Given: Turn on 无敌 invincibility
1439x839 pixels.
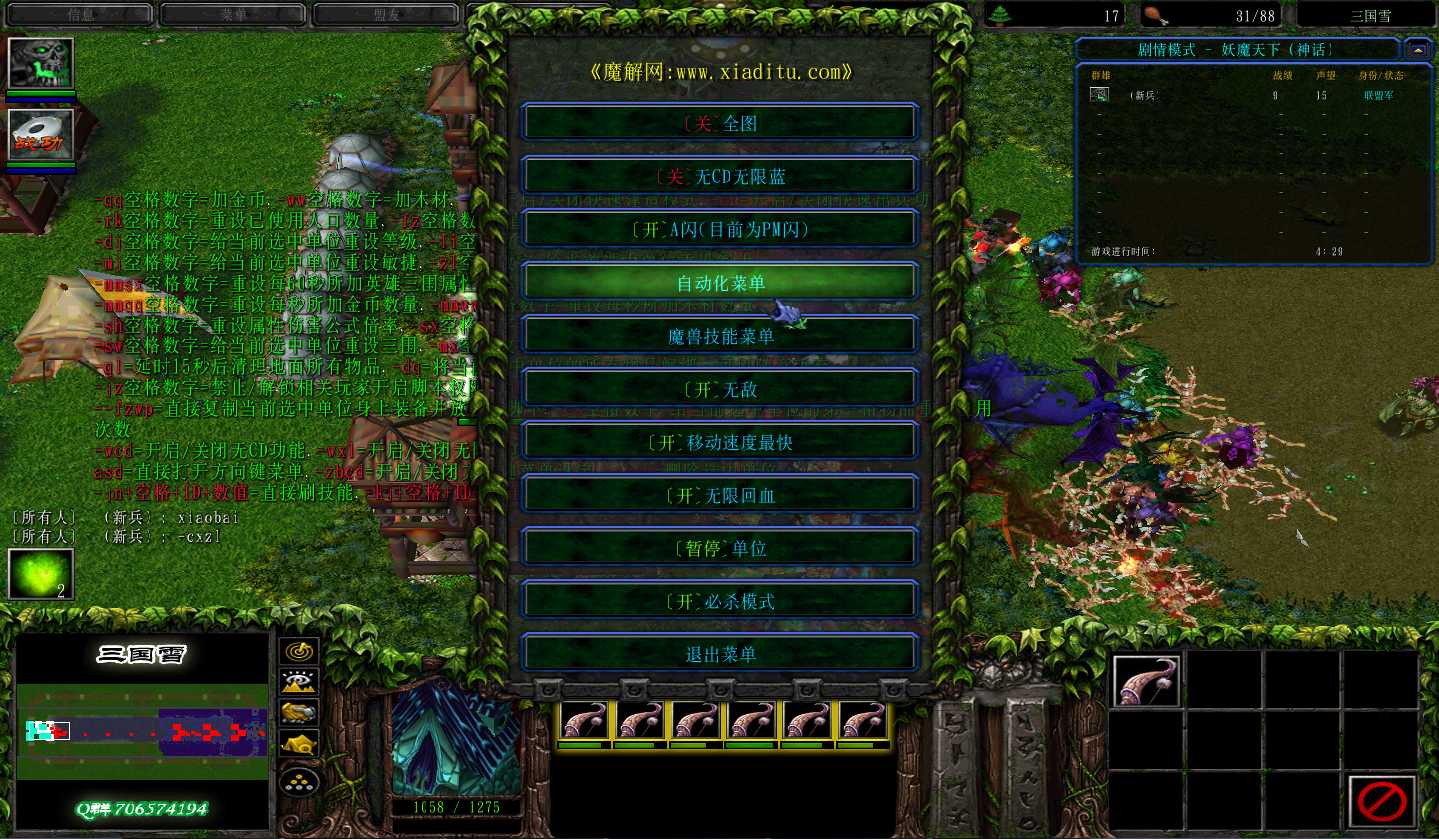Looking at the screenshot, I should (719, 389).
